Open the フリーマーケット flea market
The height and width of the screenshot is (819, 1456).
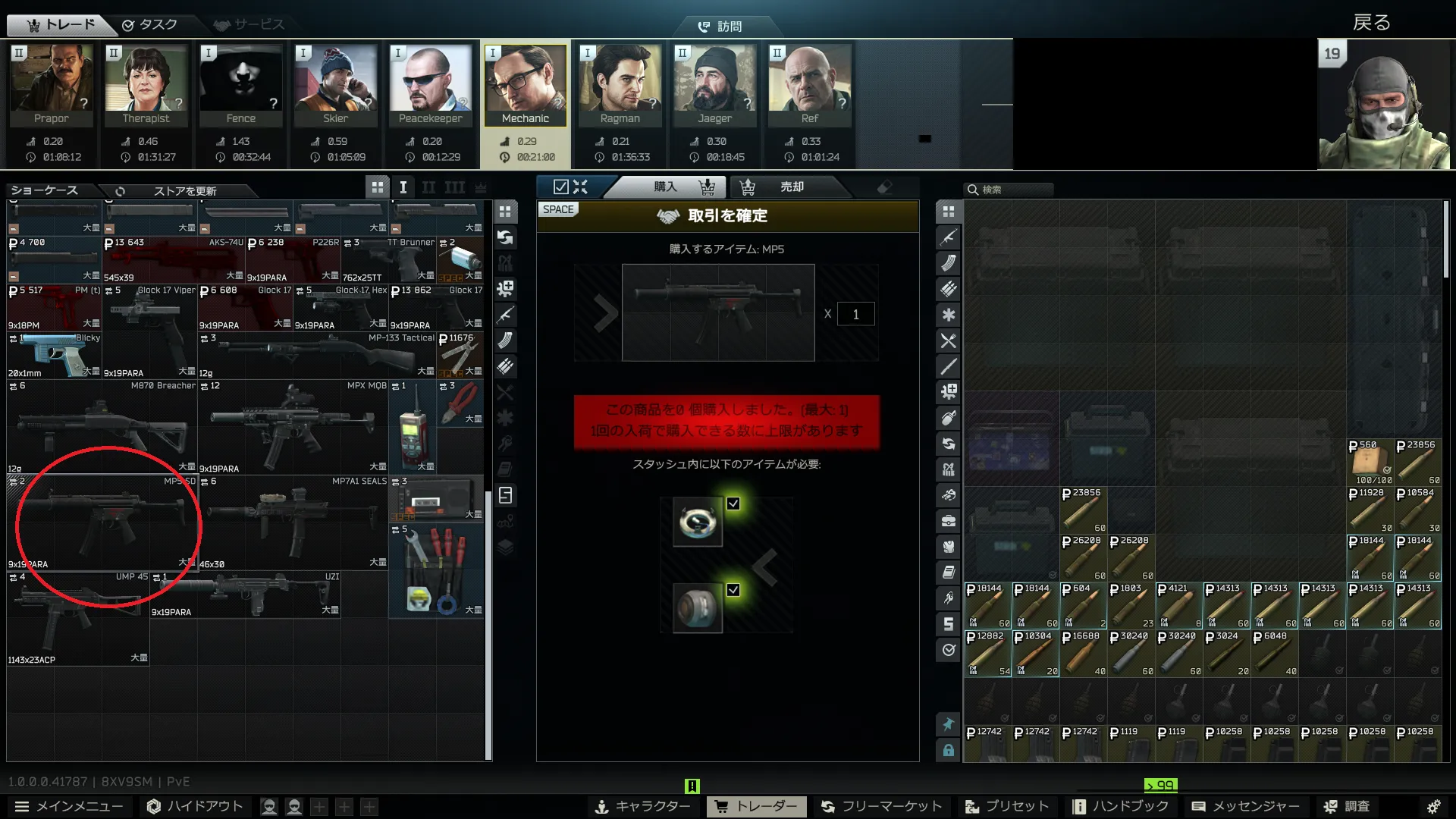pyautogui.click(x=881, y=806)
